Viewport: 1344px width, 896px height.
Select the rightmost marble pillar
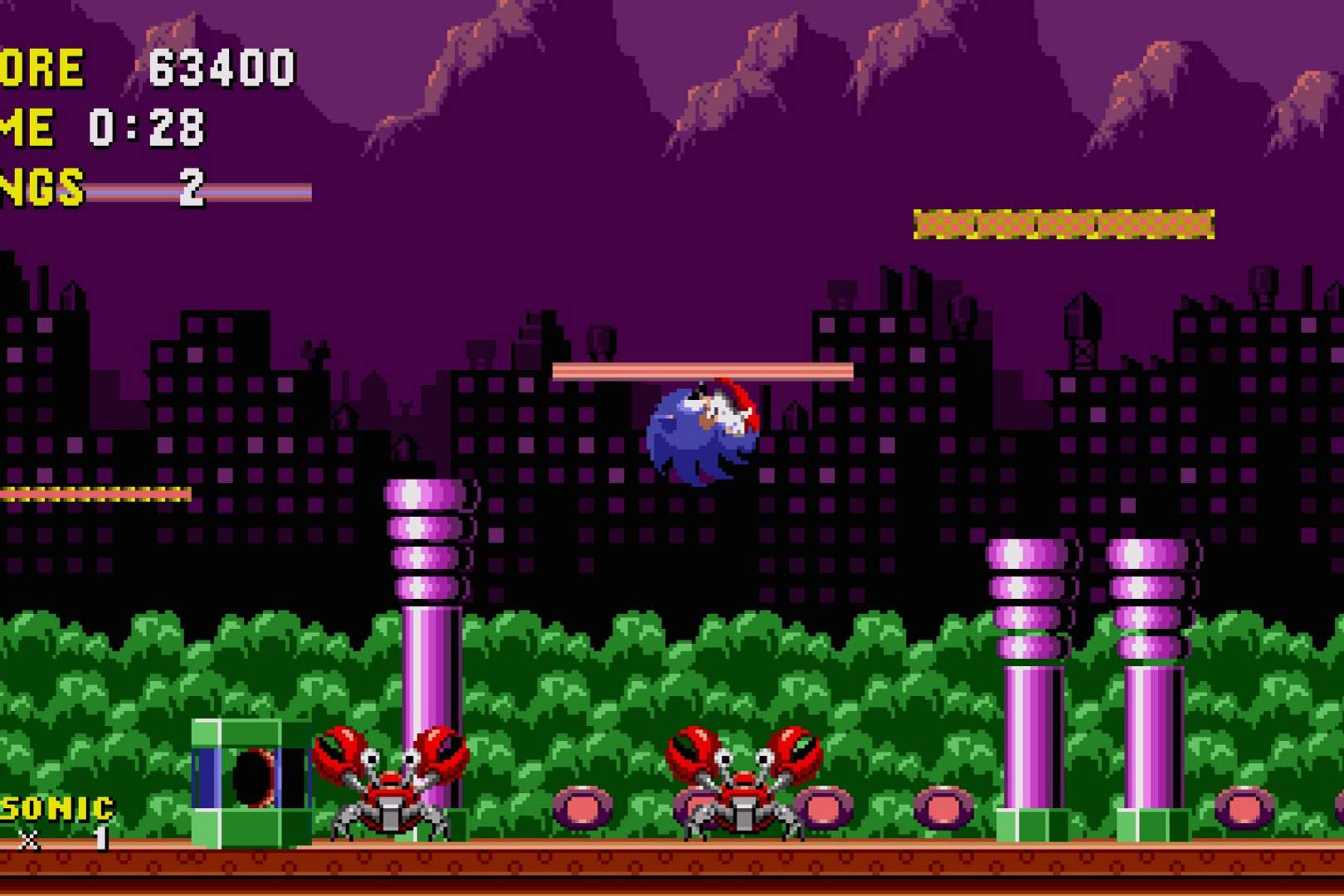1153,689
